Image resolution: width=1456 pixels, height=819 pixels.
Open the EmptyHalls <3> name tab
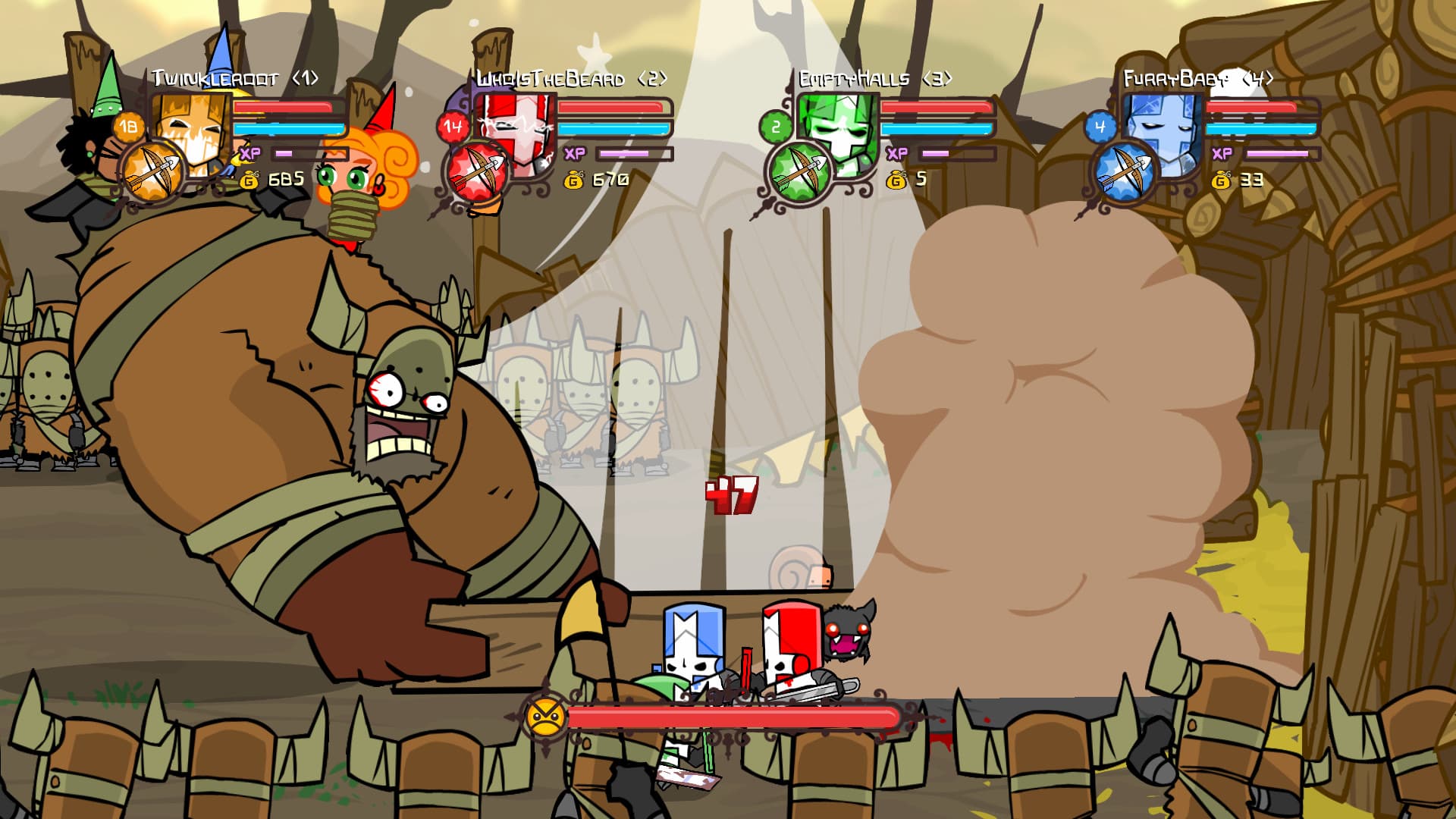tap(876, 77)
